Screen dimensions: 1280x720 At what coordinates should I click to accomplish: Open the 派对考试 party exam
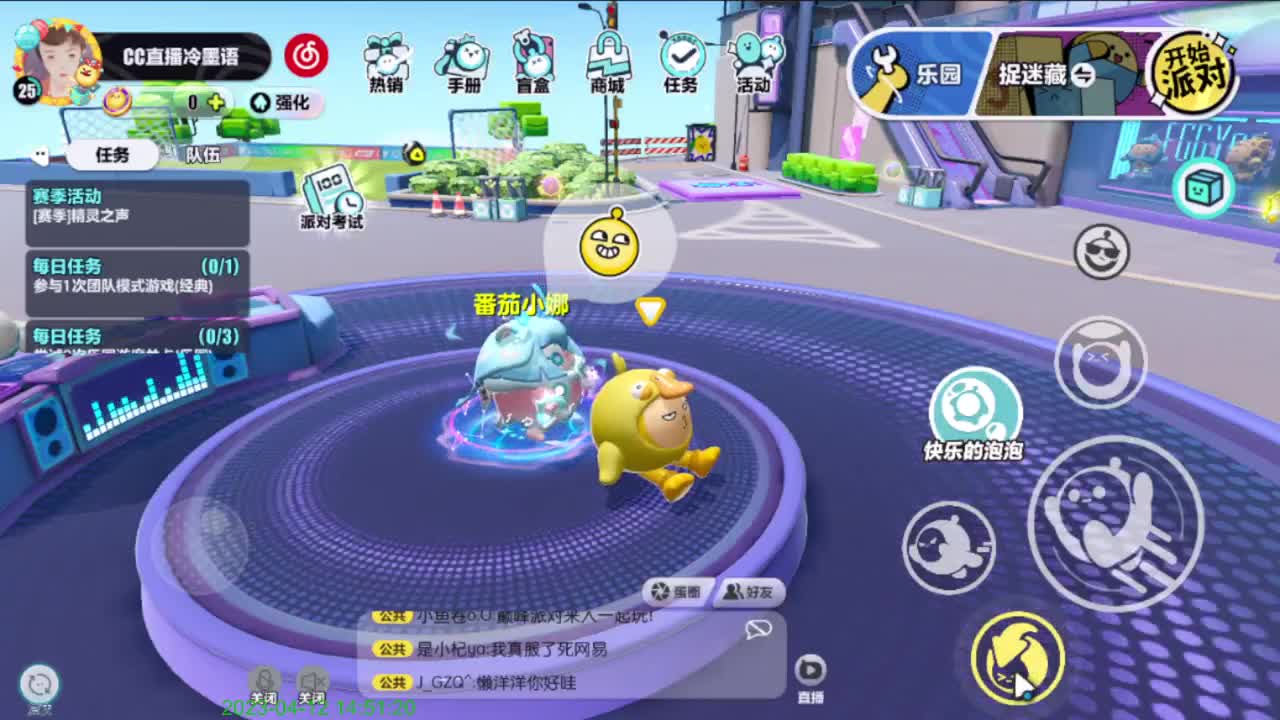point(330,202)
